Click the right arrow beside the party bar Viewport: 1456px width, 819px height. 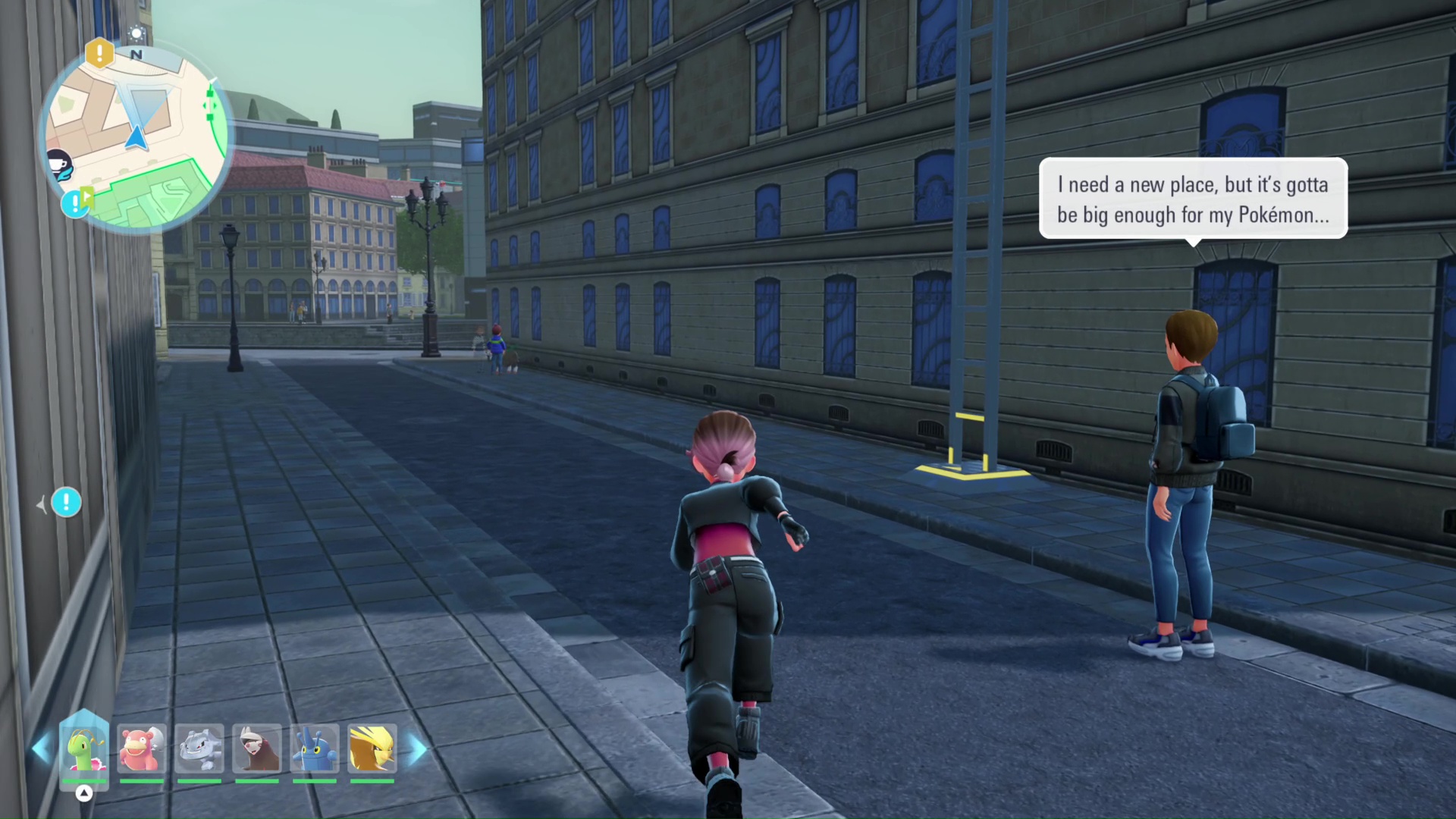(417, 749)
